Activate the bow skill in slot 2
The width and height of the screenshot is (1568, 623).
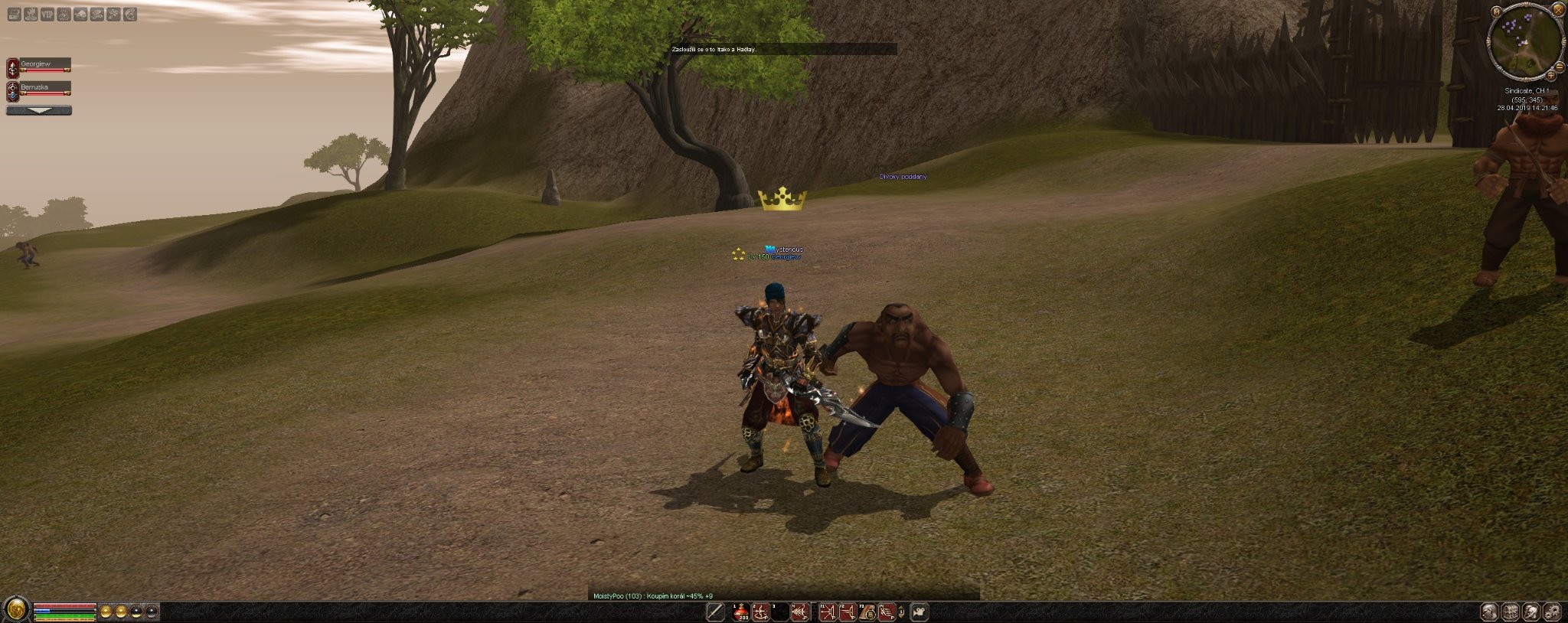760,612
